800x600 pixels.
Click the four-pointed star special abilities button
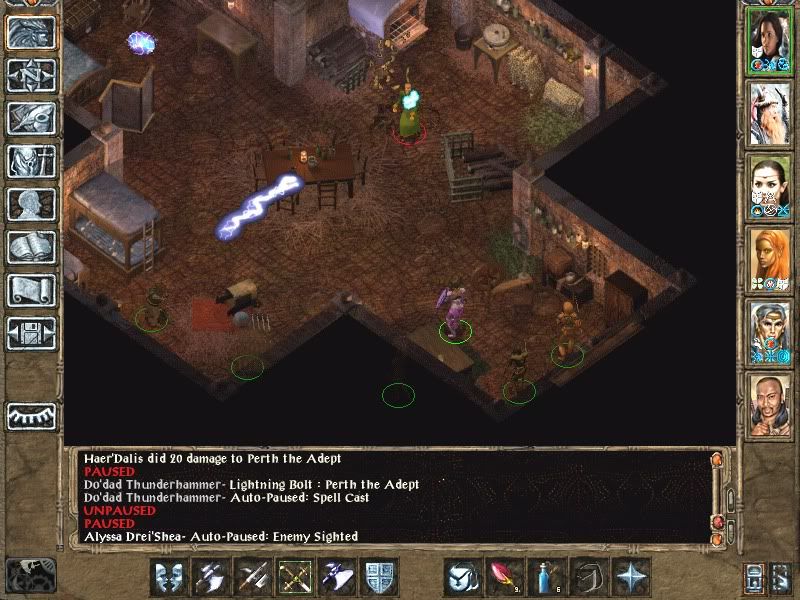click(x=632, y=577)
